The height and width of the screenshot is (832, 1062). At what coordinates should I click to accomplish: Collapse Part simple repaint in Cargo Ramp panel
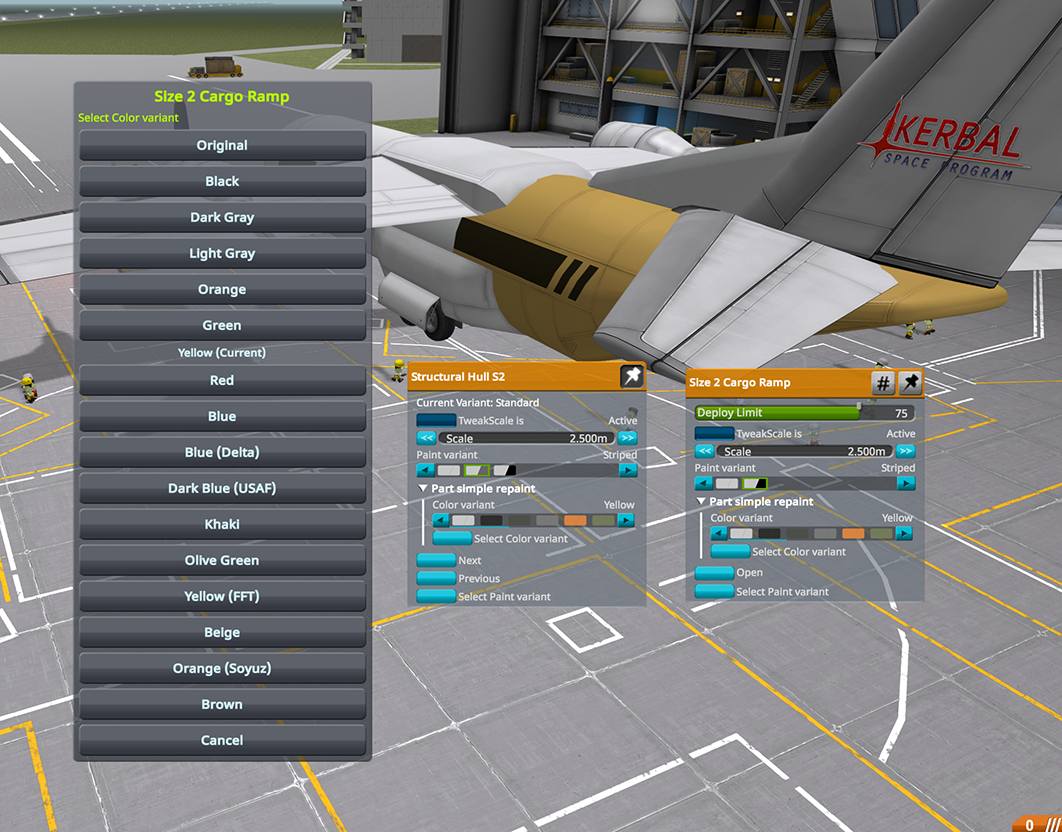pos(702,502)
